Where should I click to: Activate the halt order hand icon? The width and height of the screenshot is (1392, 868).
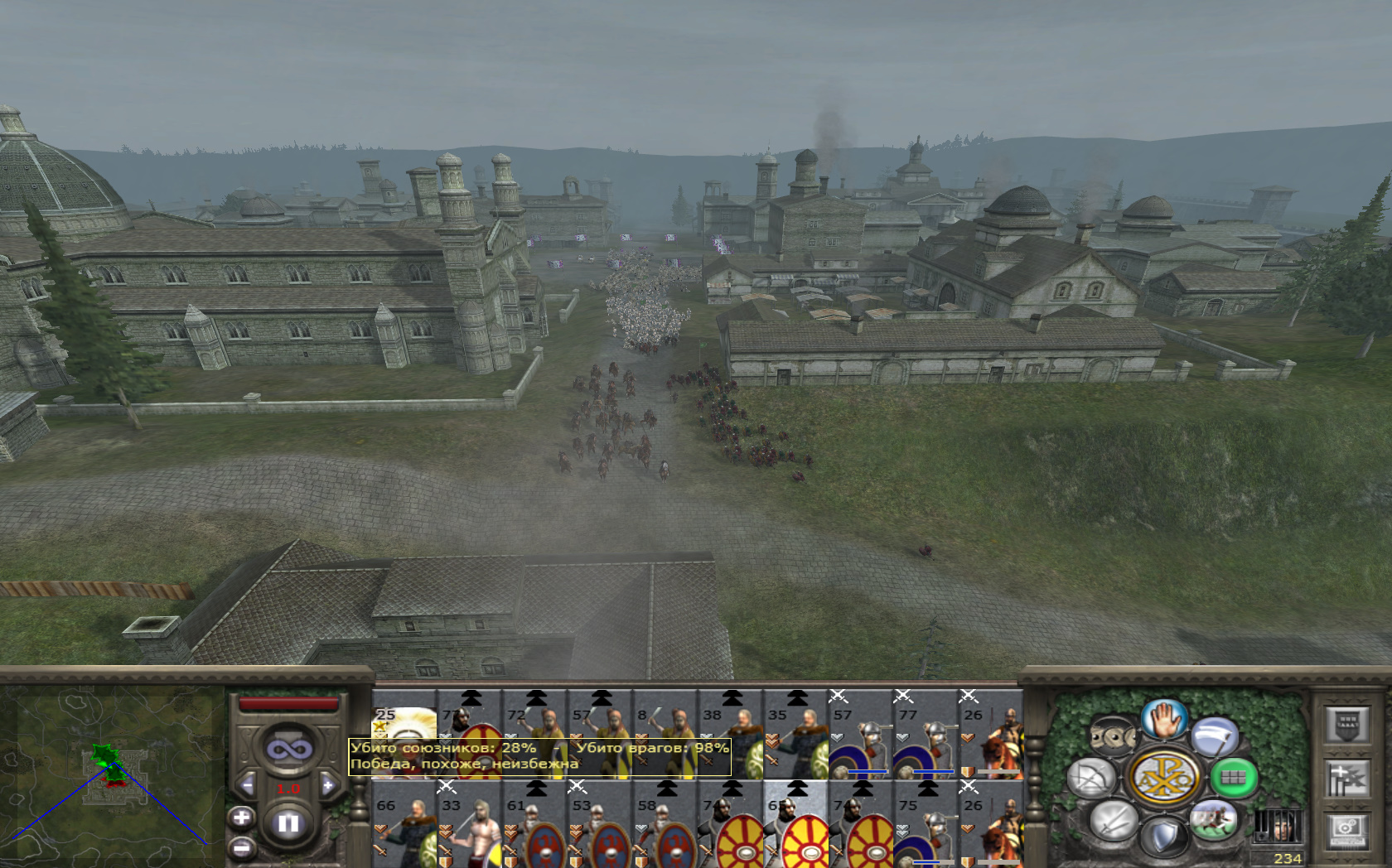click(1163, 719)
